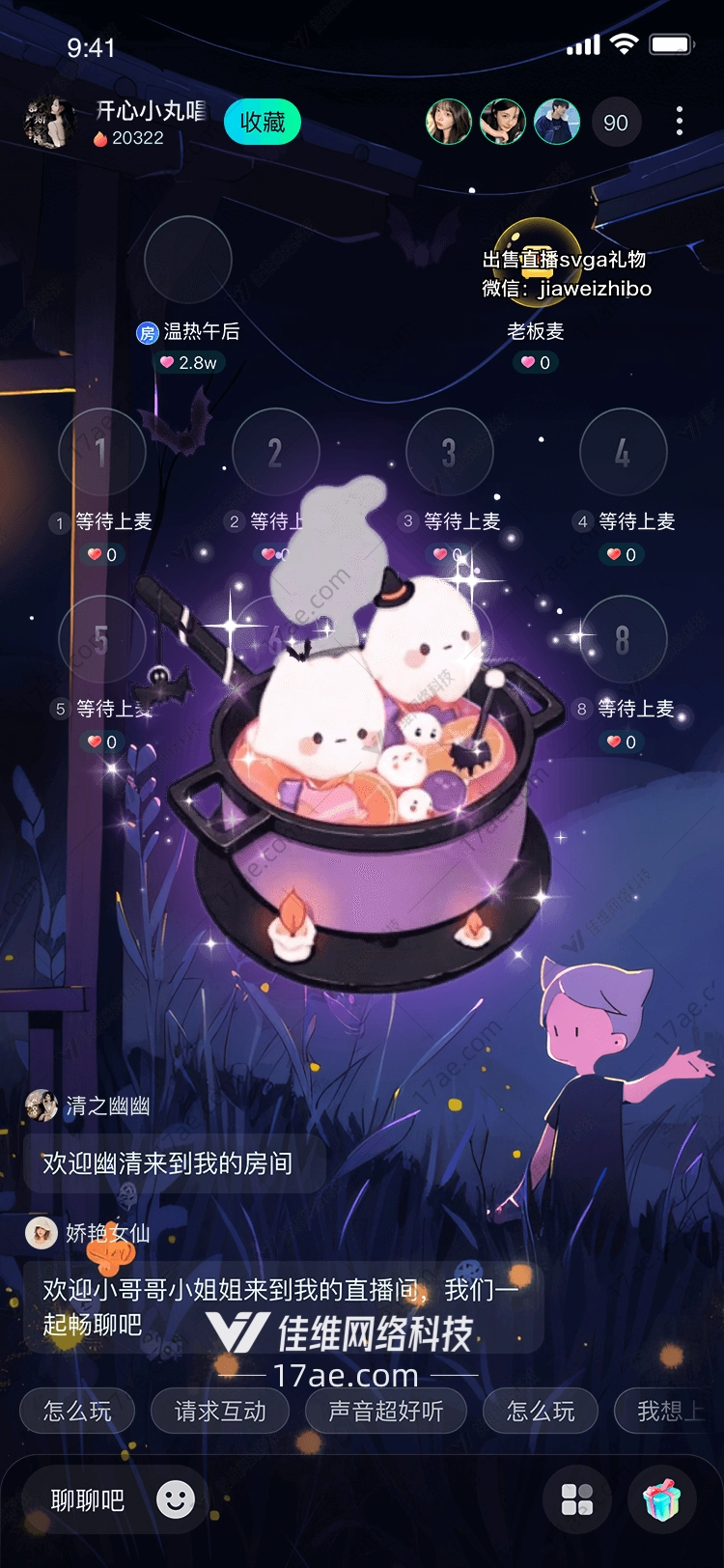View 清之幽幽's chat avatar
Image resolution: width=724 pixels, height=1568 pixels.
42,1106
